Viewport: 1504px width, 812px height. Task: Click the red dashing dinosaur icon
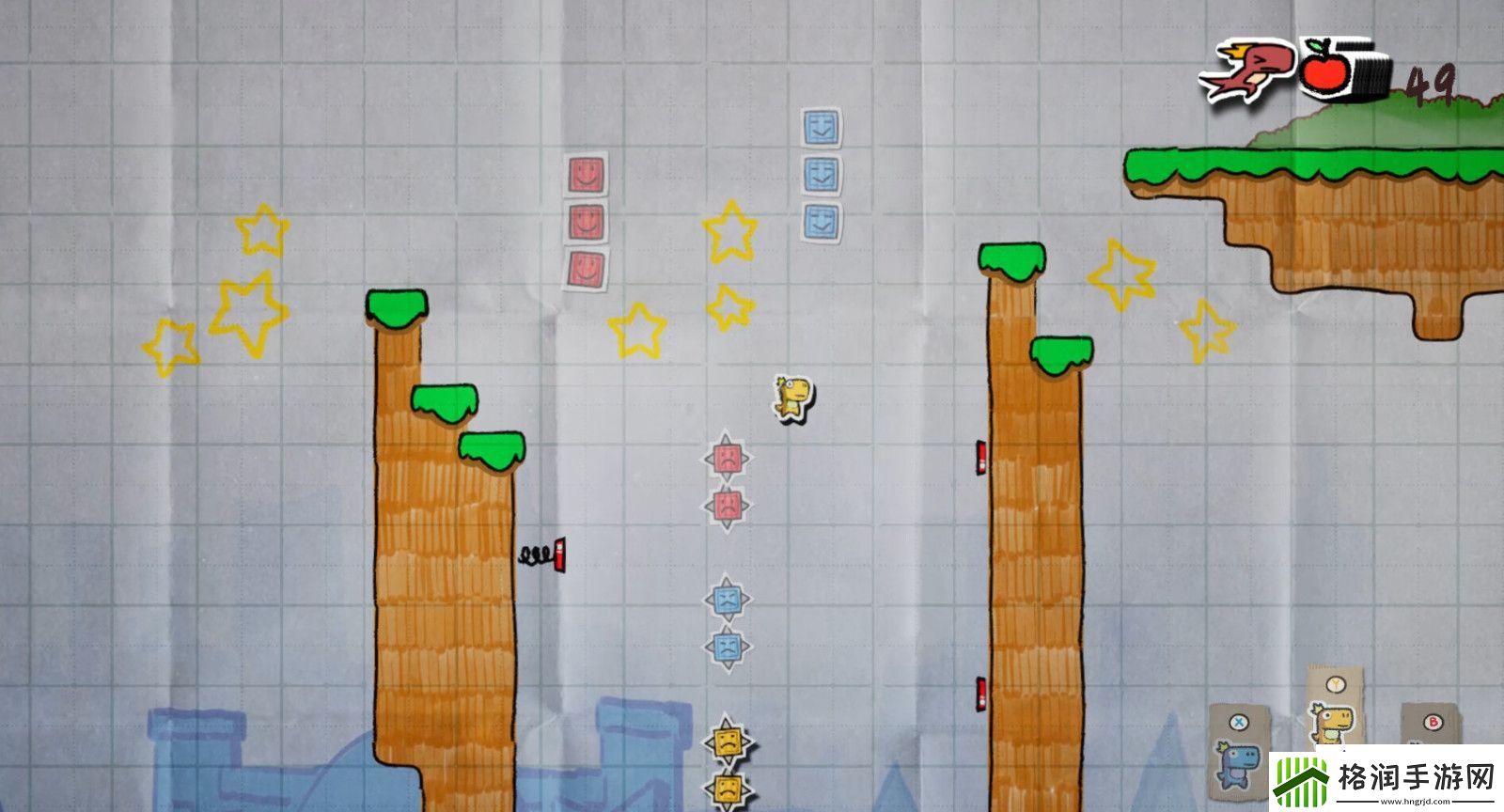tap(1246, 69)
